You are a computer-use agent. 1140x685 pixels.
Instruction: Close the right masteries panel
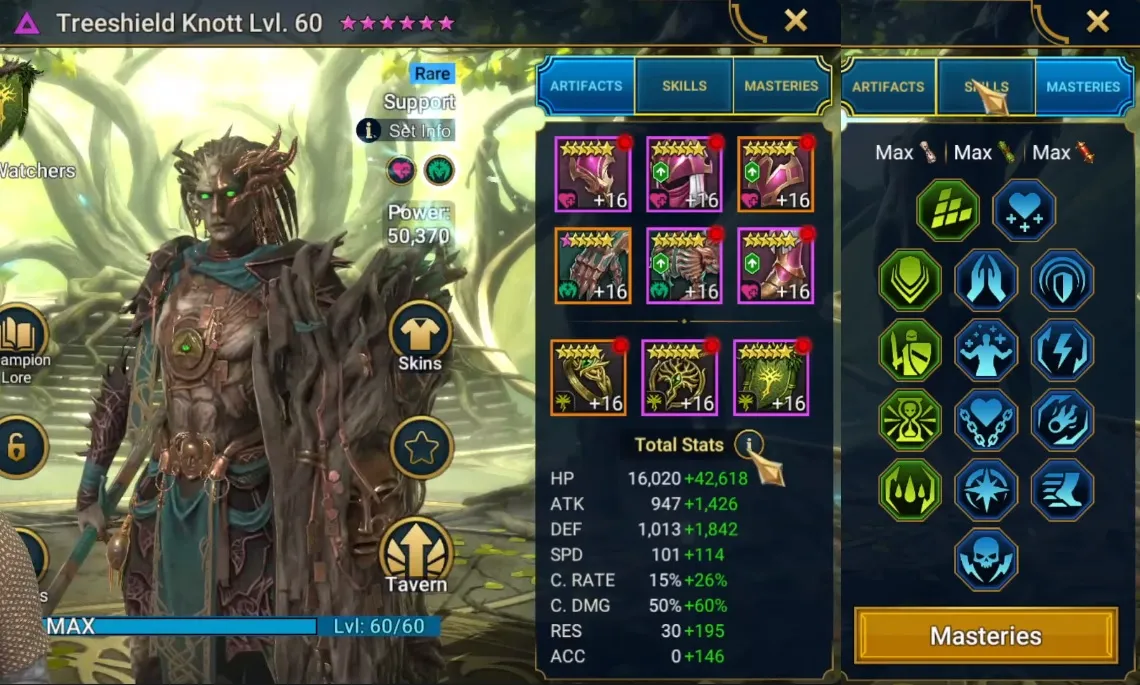(1097, 21)
